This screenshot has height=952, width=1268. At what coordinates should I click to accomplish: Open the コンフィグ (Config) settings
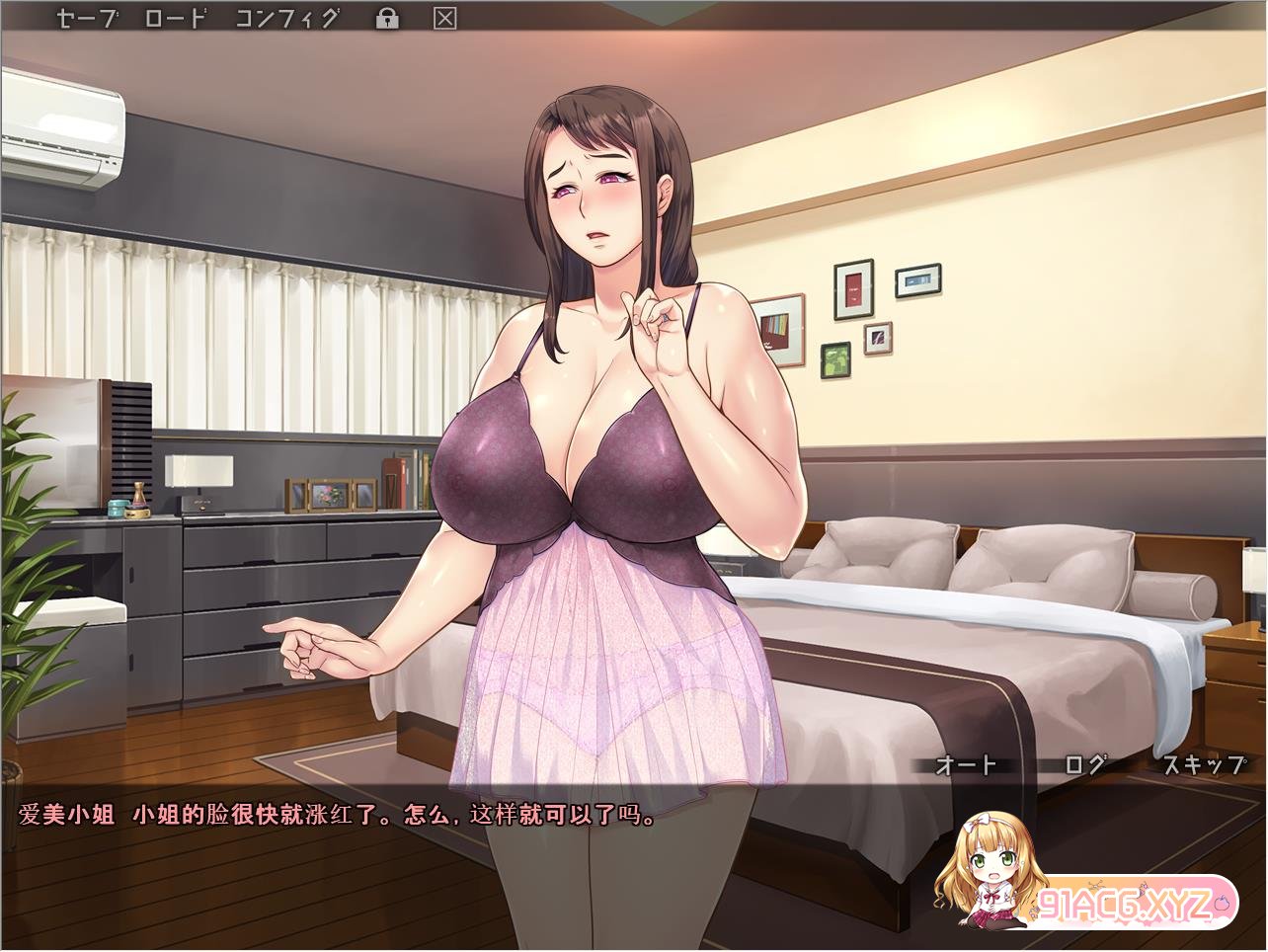287,18
